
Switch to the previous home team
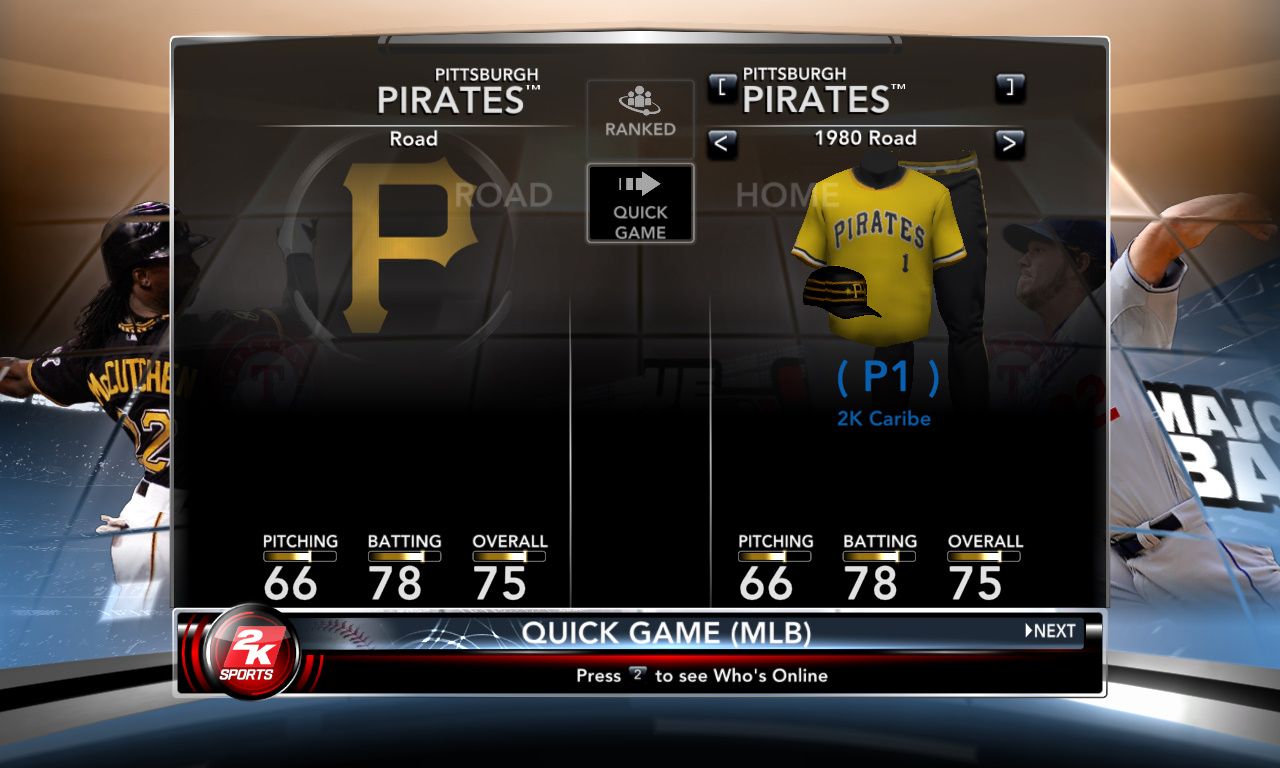point(722,88)
